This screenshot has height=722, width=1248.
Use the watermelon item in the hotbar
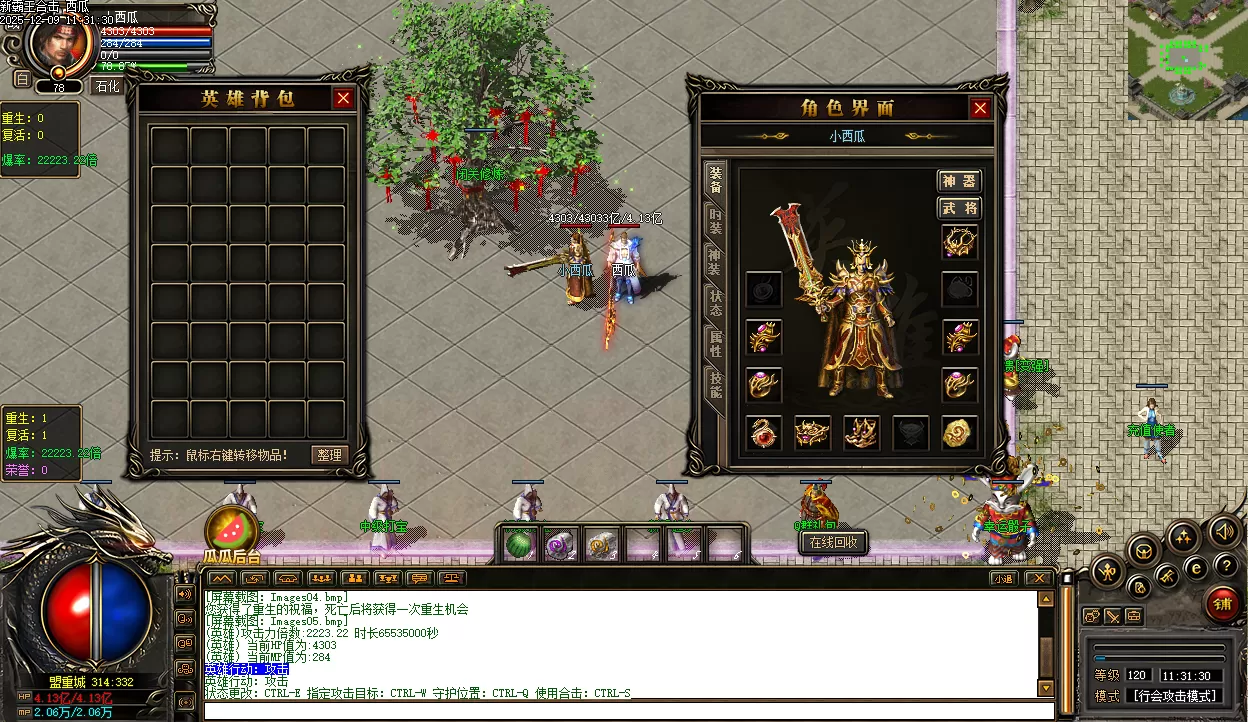point(519,545)
